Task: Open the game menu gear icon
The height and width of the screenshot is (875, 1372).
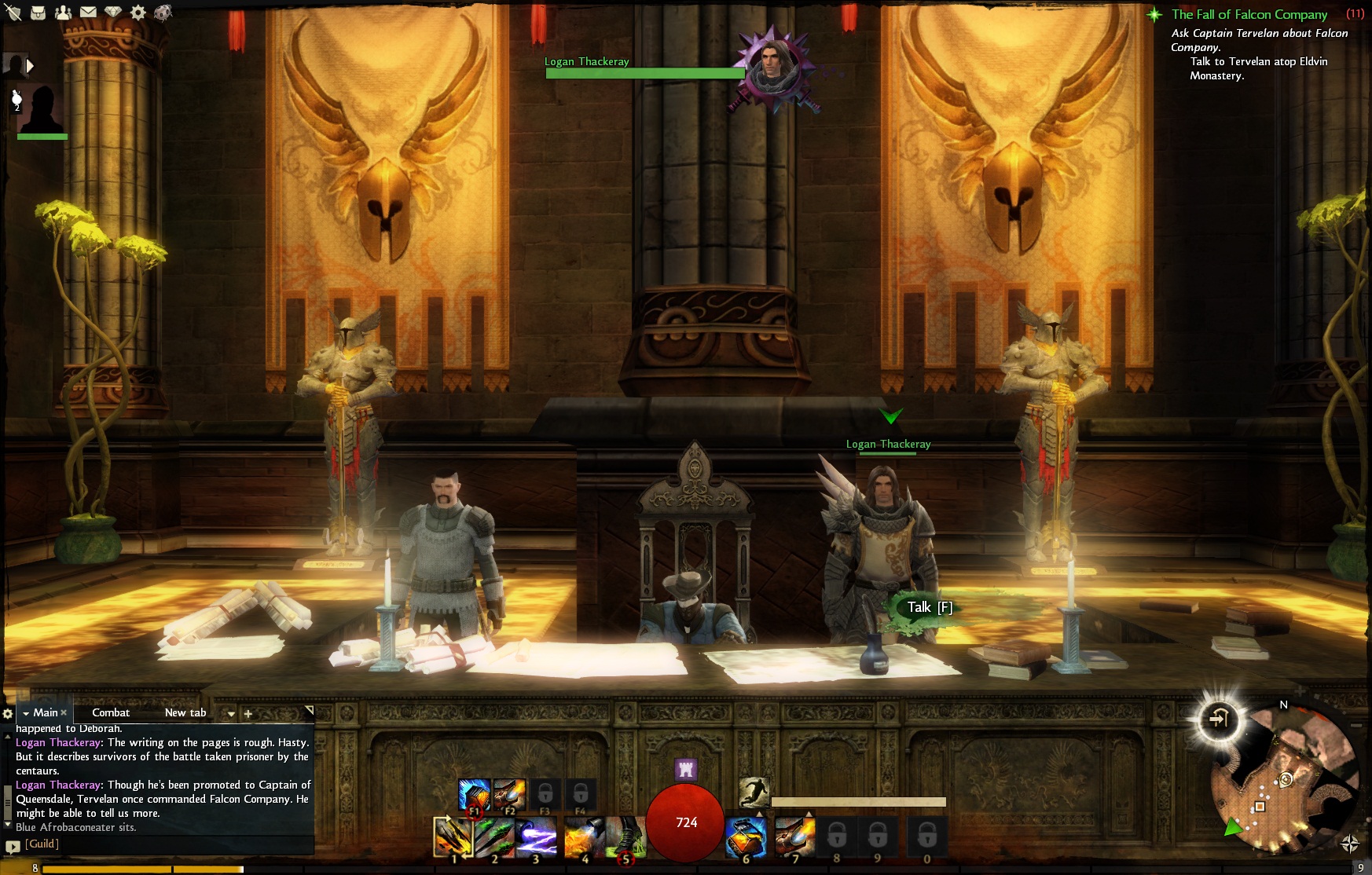Action: click(x=138, y=13)
